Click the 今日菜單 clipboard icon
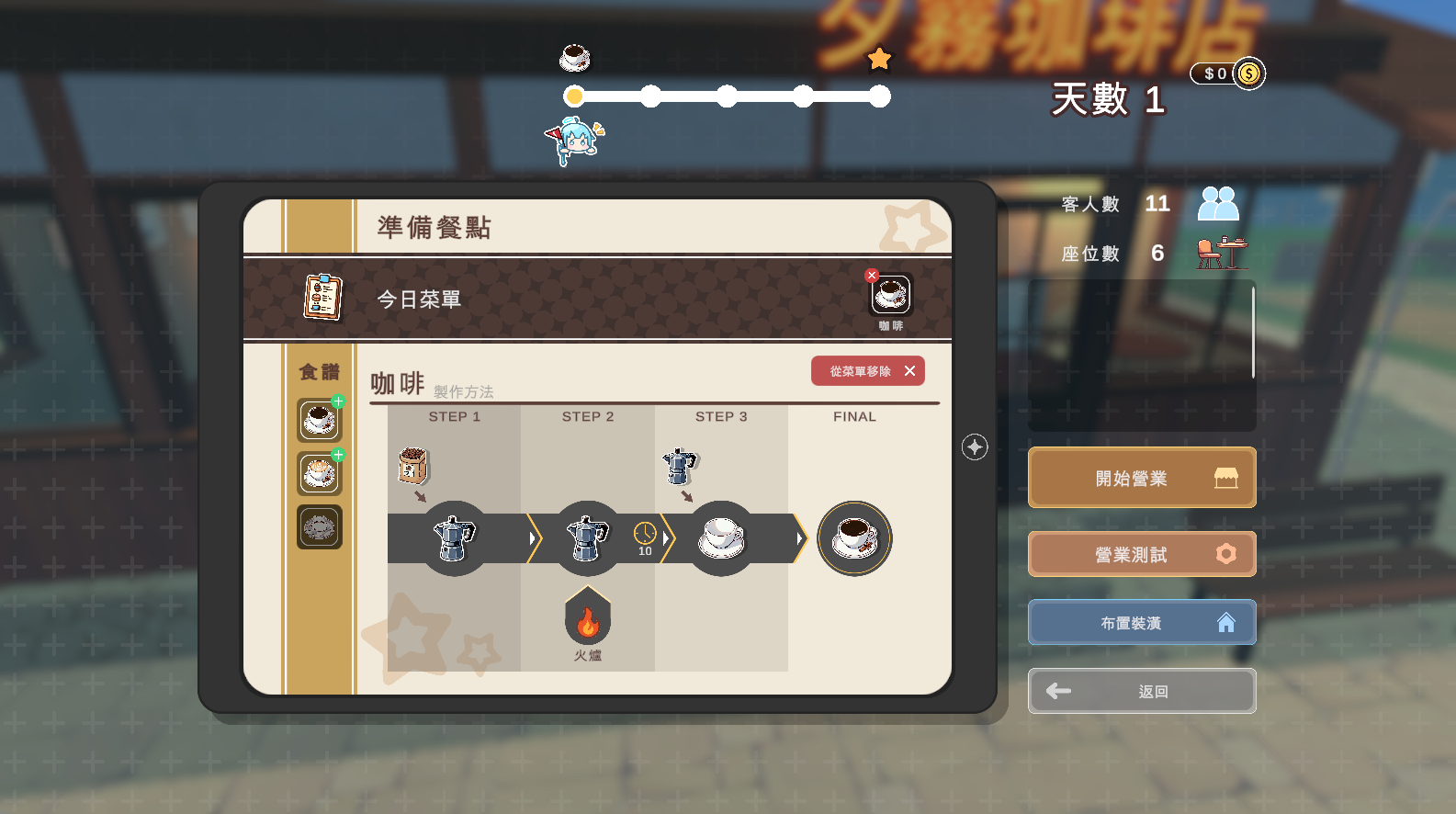 click(x=322, y=298)
